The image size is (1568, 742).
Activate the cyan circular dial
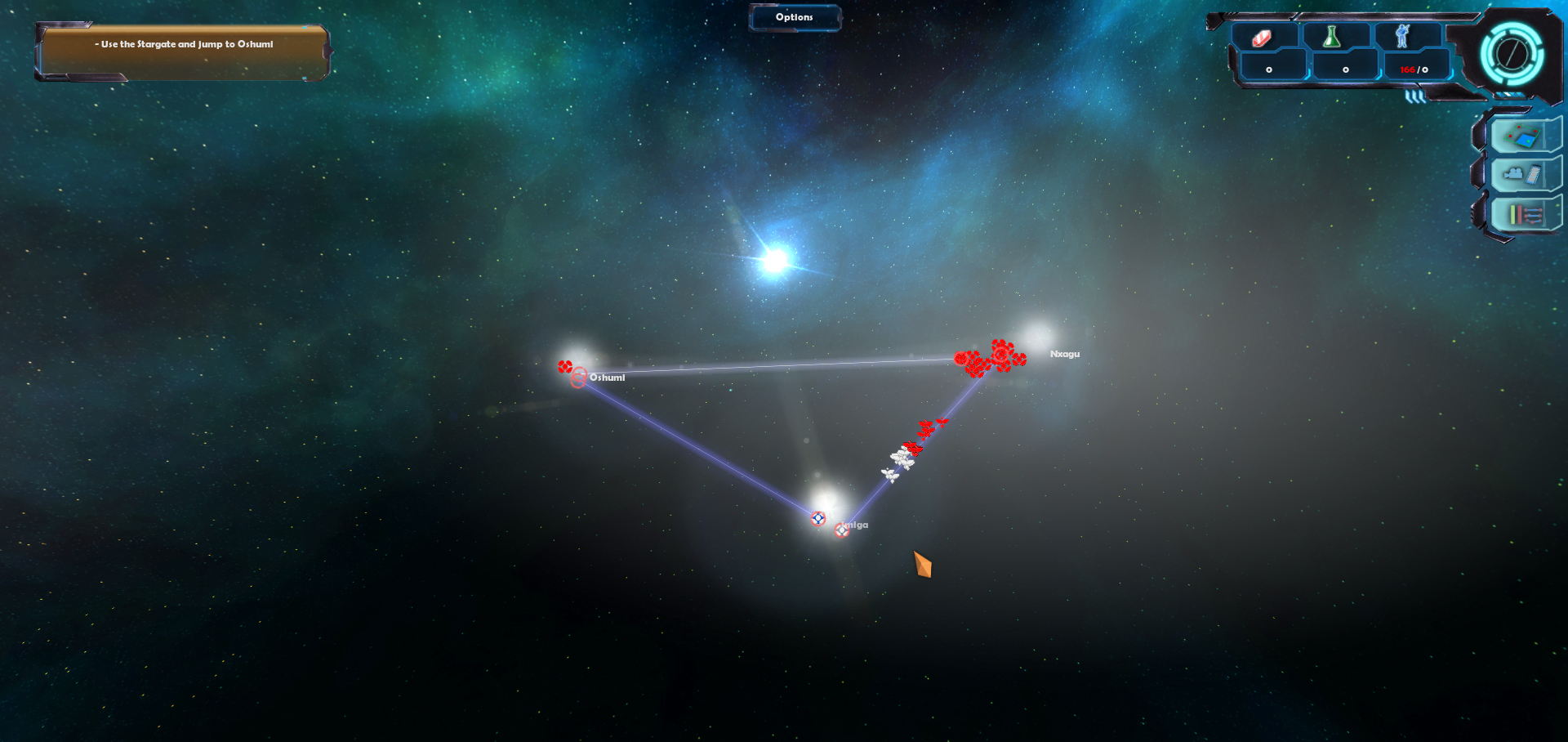pos(1512,55)
